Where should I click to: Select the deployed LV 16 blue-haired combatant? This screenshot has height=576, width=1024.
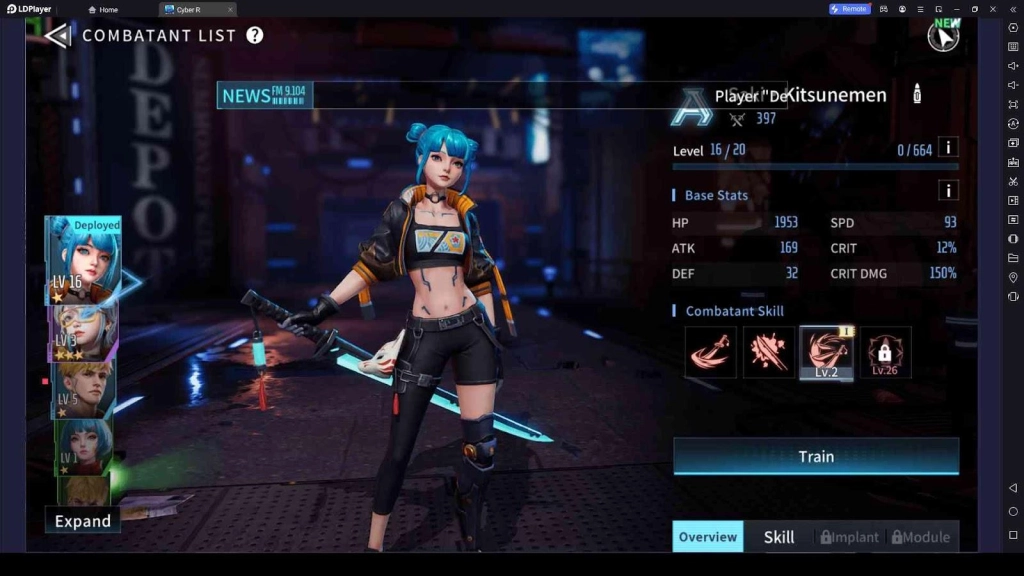(84, 260)
